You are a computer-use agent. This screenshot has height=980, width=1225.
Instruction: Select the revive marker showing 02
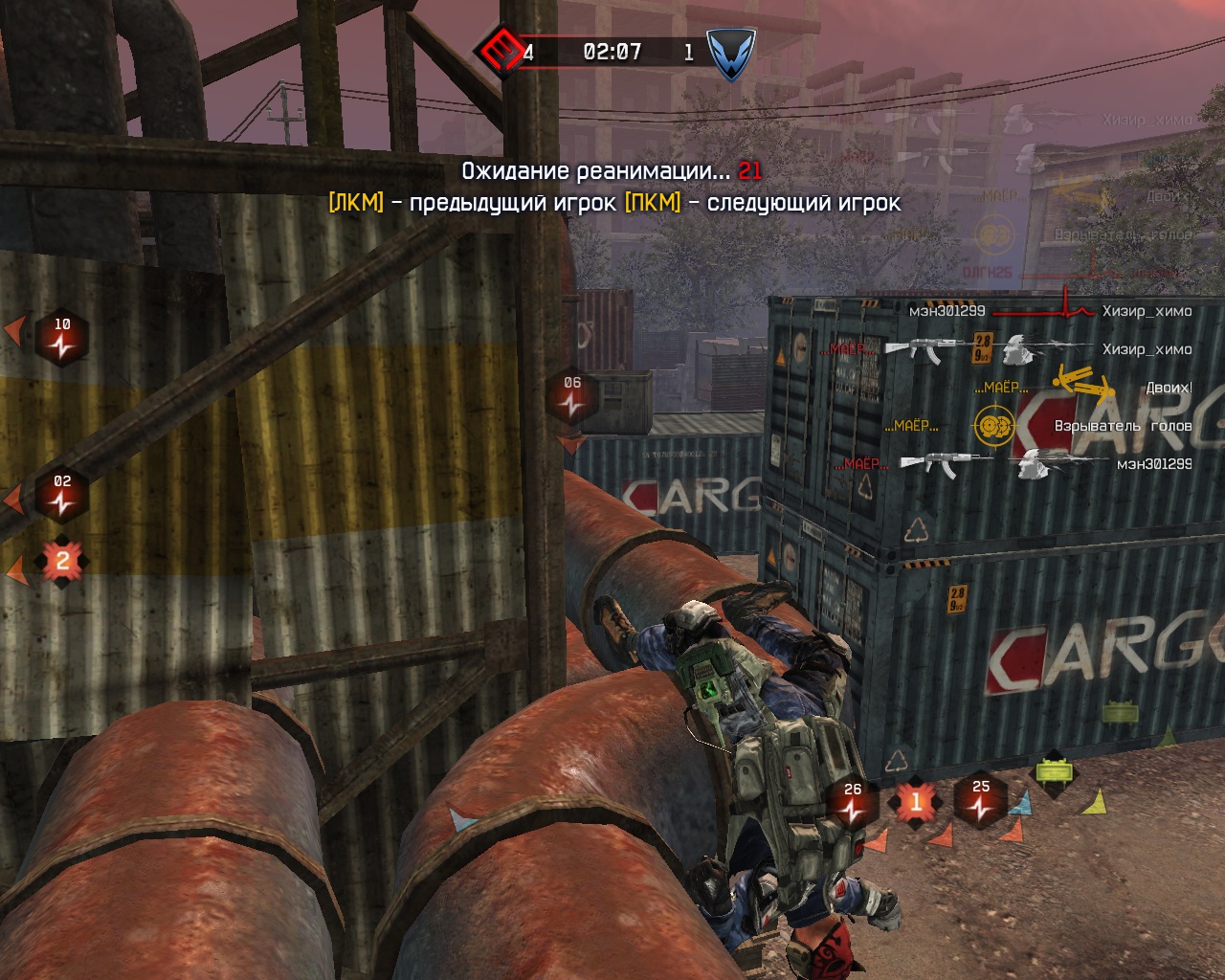62,496
